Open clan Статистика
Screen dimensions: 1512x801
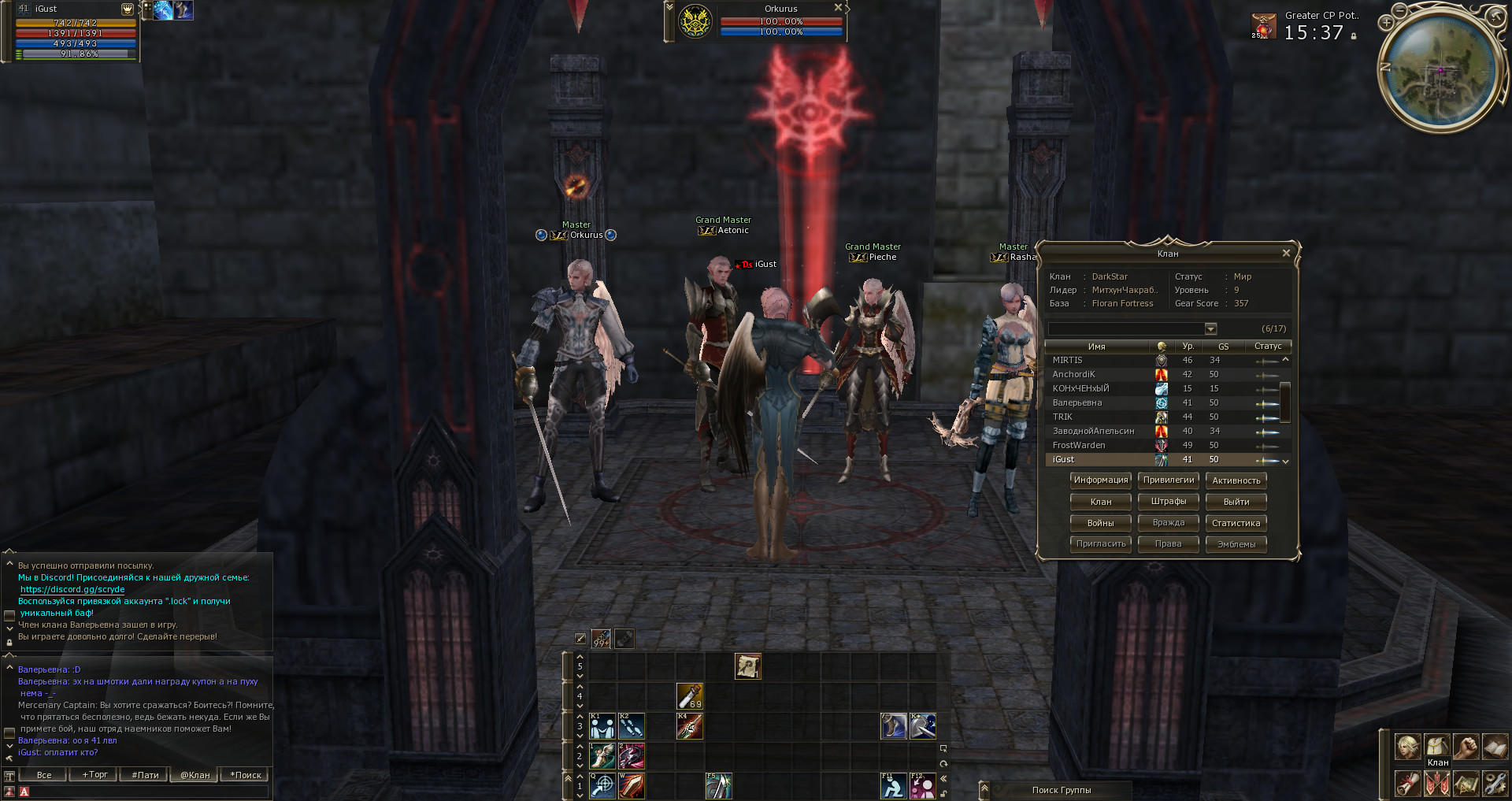point(1236,523)
